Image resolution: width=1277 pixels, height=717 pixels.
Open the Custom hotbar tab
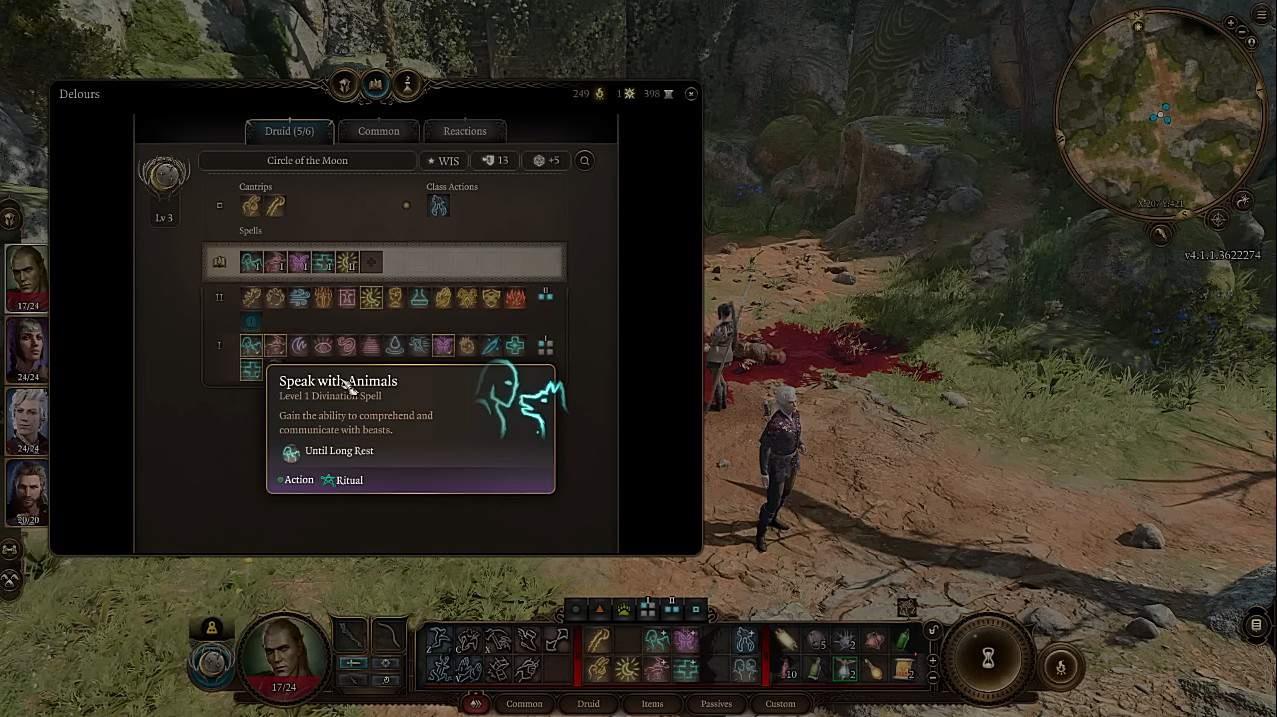point(780,704)
